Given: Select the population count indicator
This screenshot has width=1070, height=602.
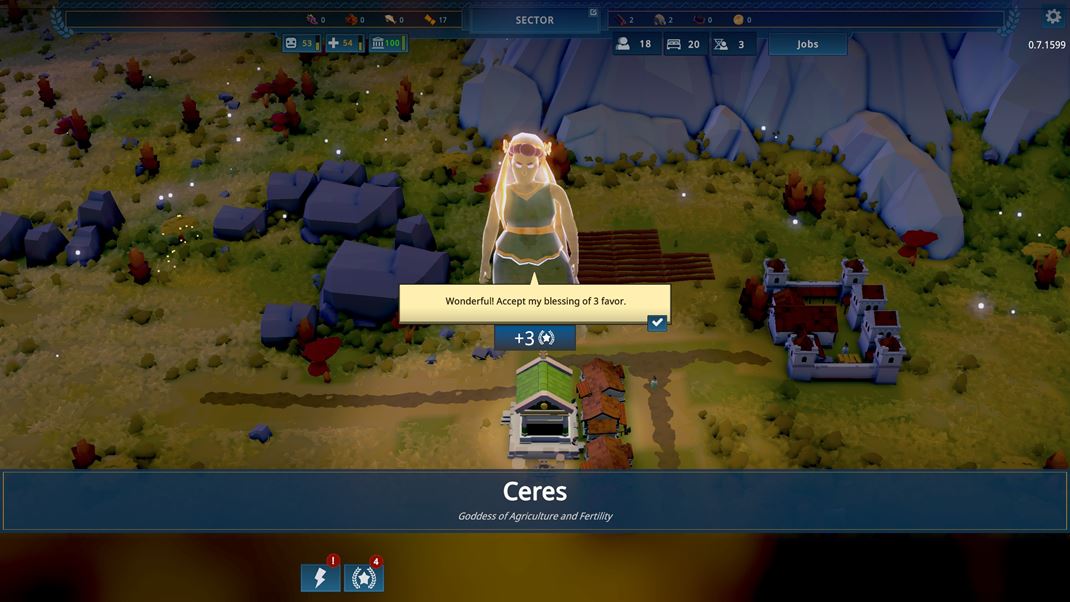Looking at the screenshot, I should tap(635, 44).
